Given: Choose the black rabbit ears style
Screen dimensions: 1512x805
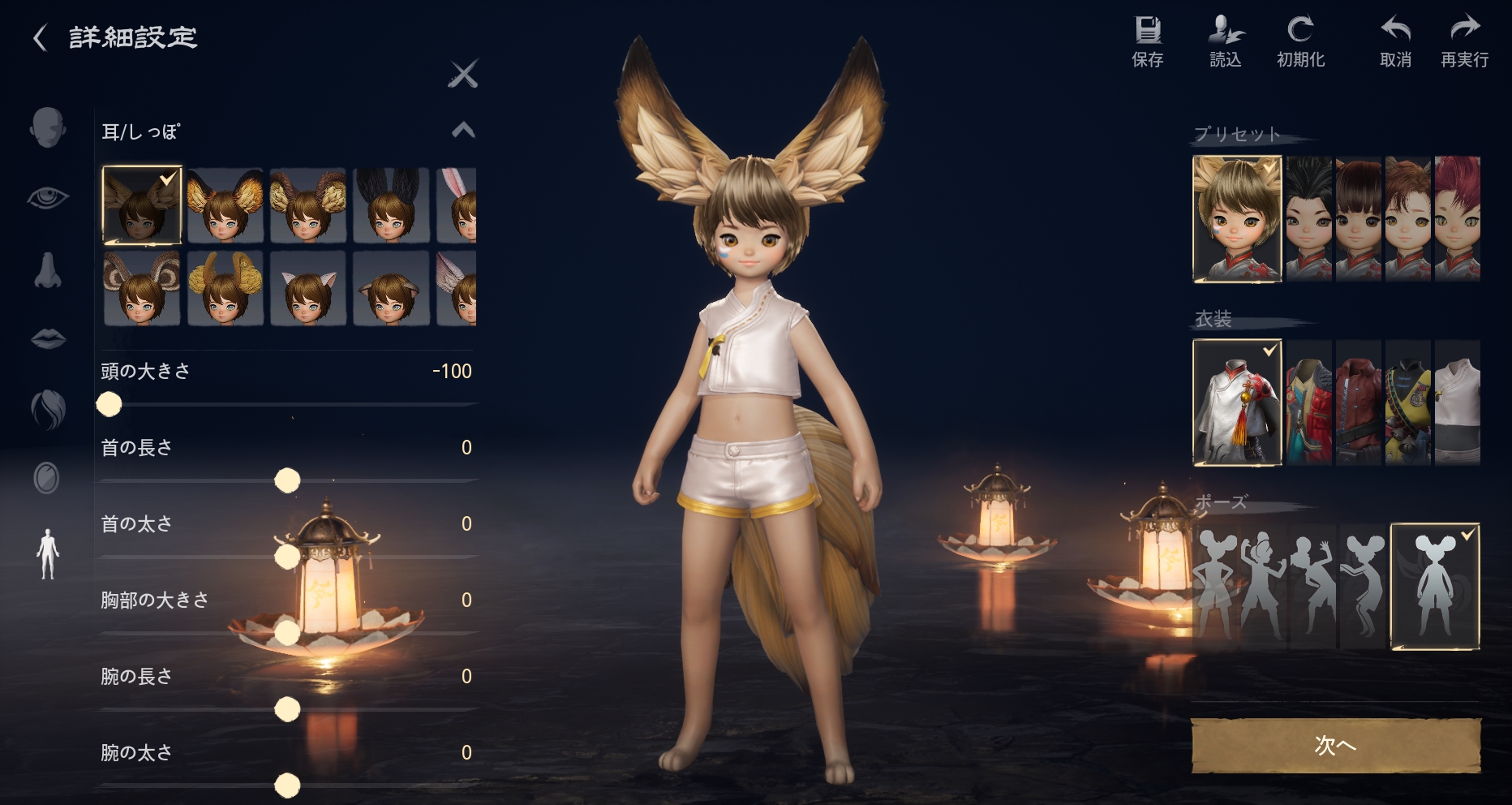Looking at the screenshot, I should pos(390,205).
